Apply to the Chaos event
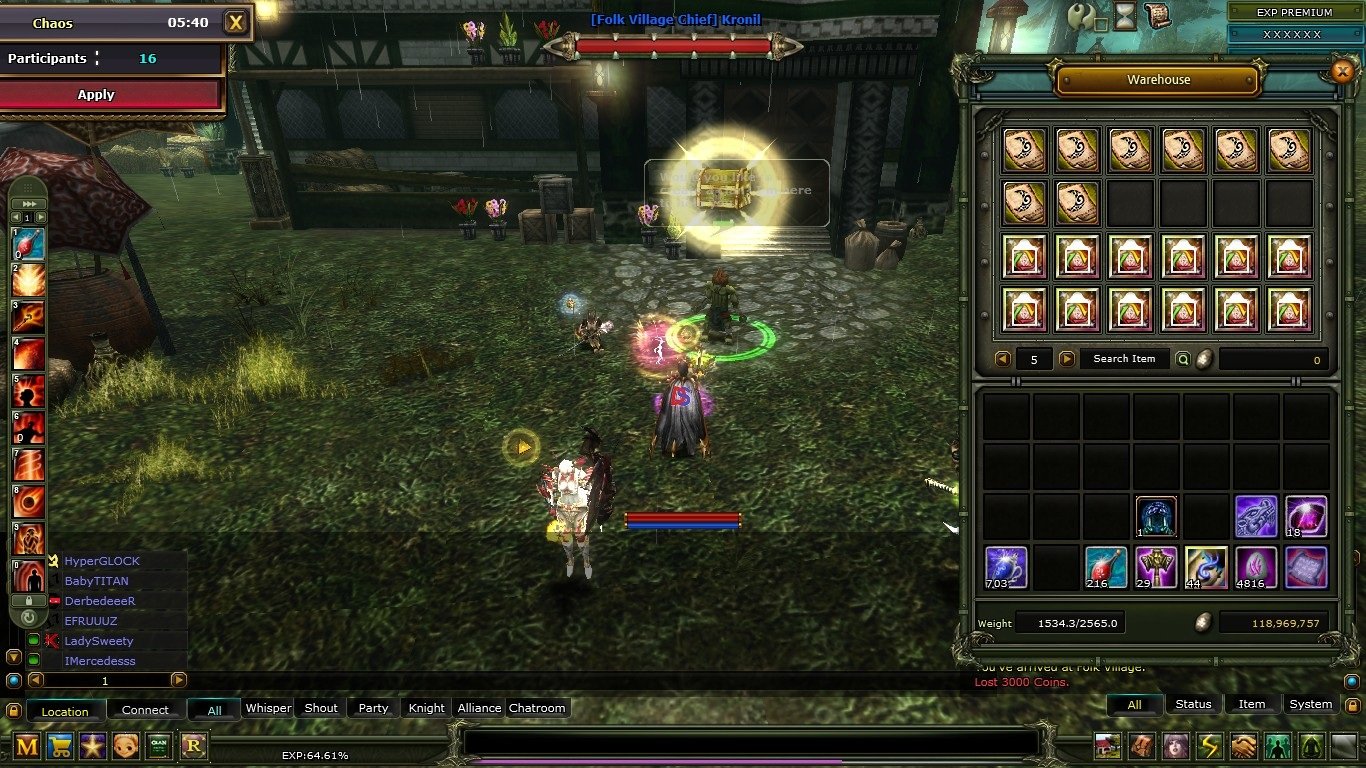The width and height of the screenshot is (1366, 768). click(111, 95)
